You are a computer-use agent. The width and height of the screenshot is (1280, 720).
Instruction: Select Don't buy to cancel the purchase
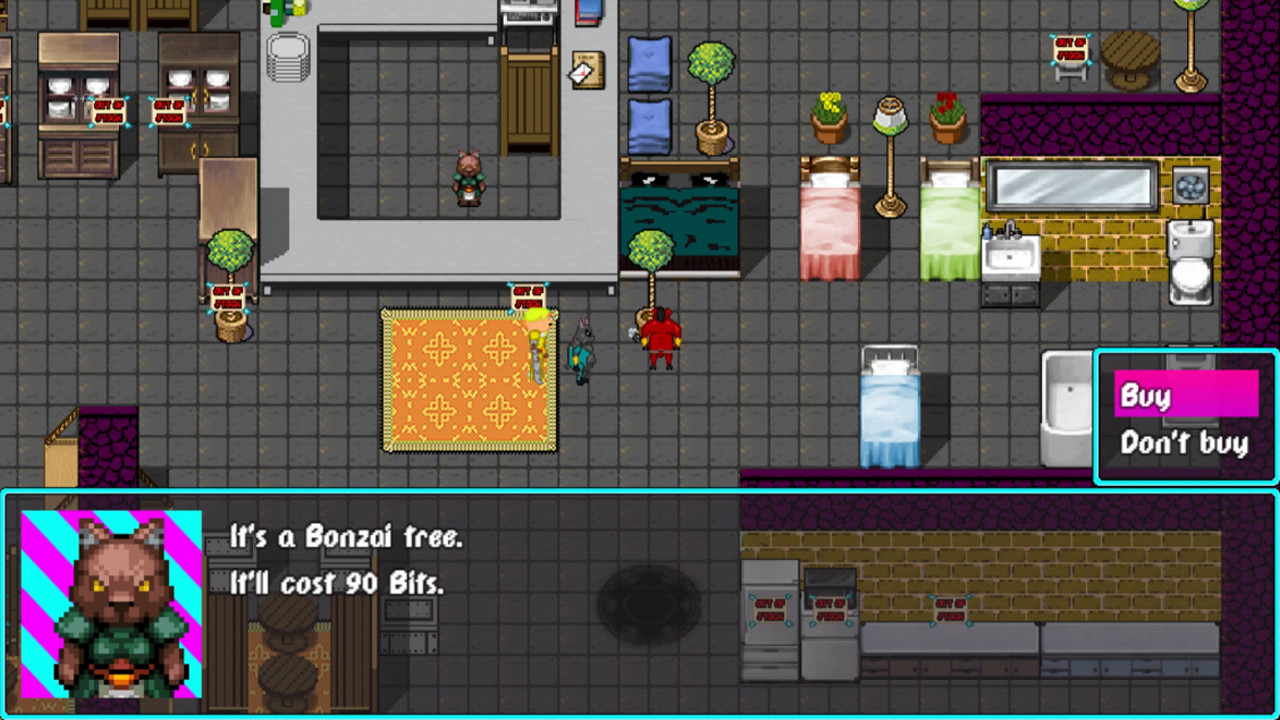click(x=1184, y=443)
